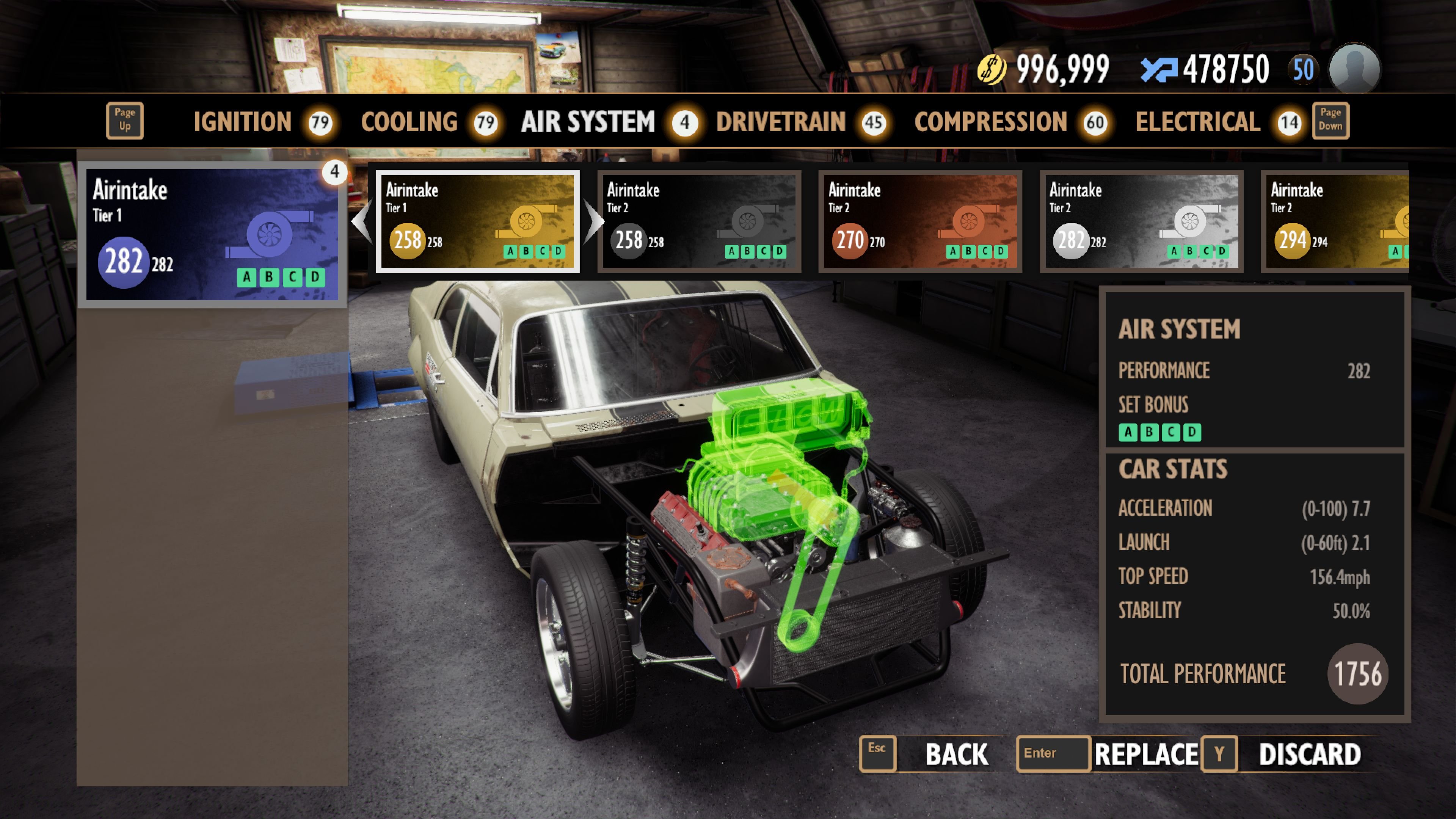The width and height of the screenshot is (1456, 819).
Task: Switch to the DRIVETRAIN category tab
Action: click(x=780, y=122)
